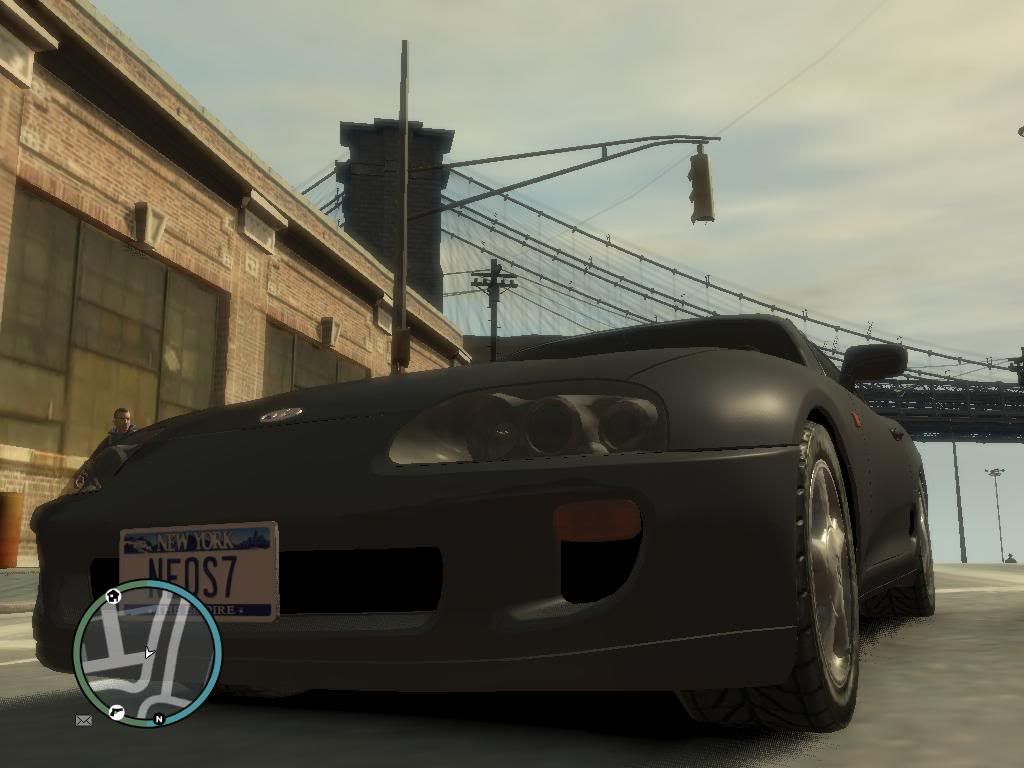Select the safehouse marker on the radar

click(113, 597)
